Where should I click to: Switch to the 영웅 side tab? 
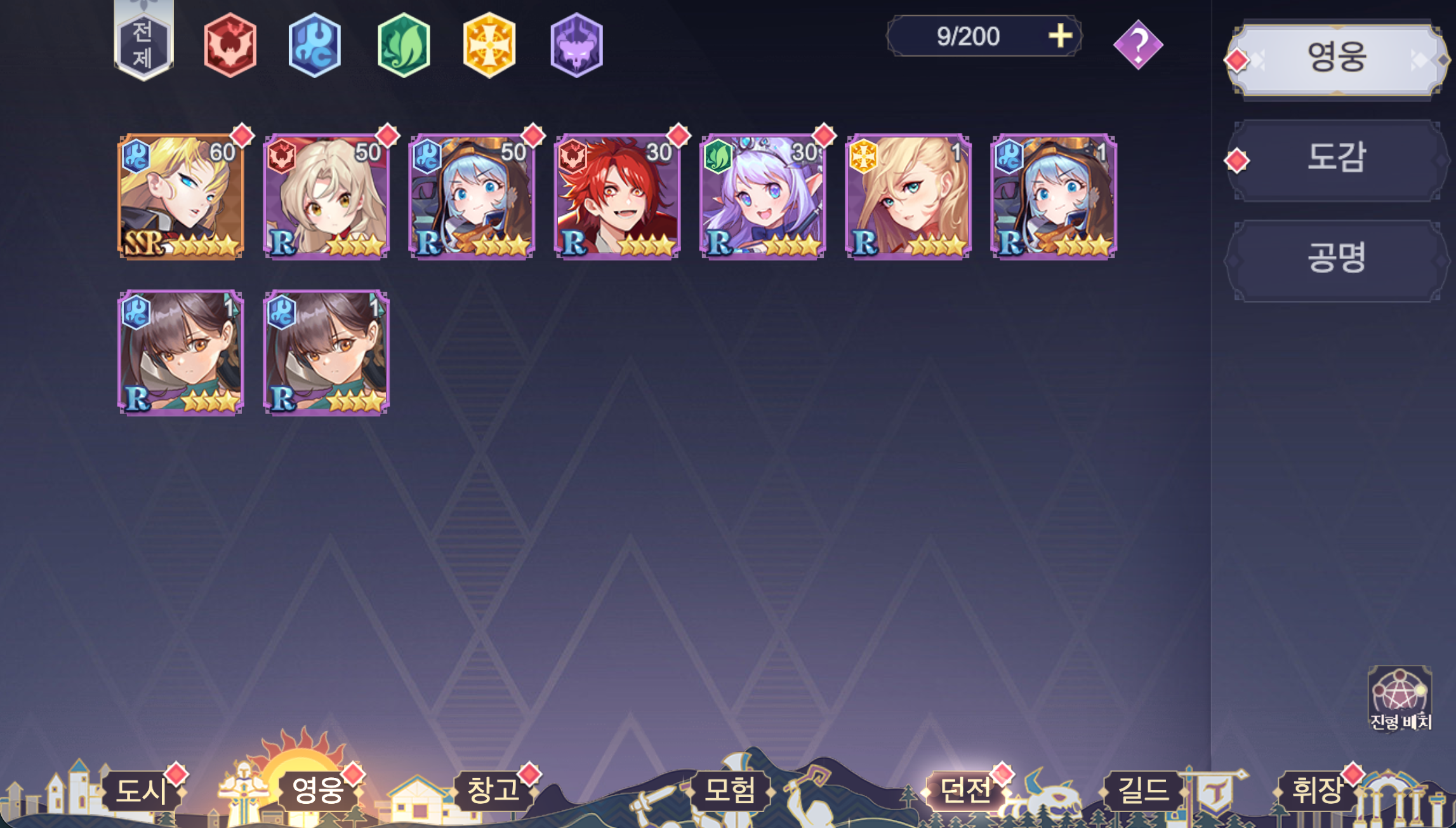click(1335, 58)
